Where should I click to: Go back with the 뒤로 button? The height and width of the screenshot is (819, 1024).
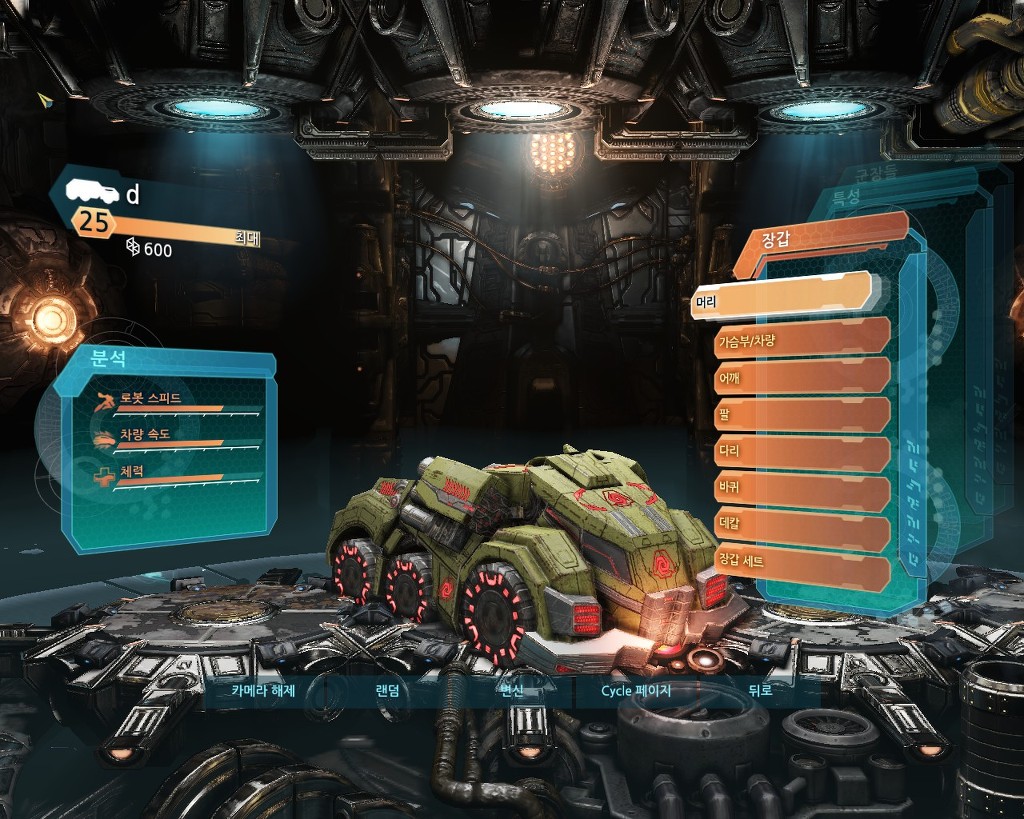pos(760,690)
